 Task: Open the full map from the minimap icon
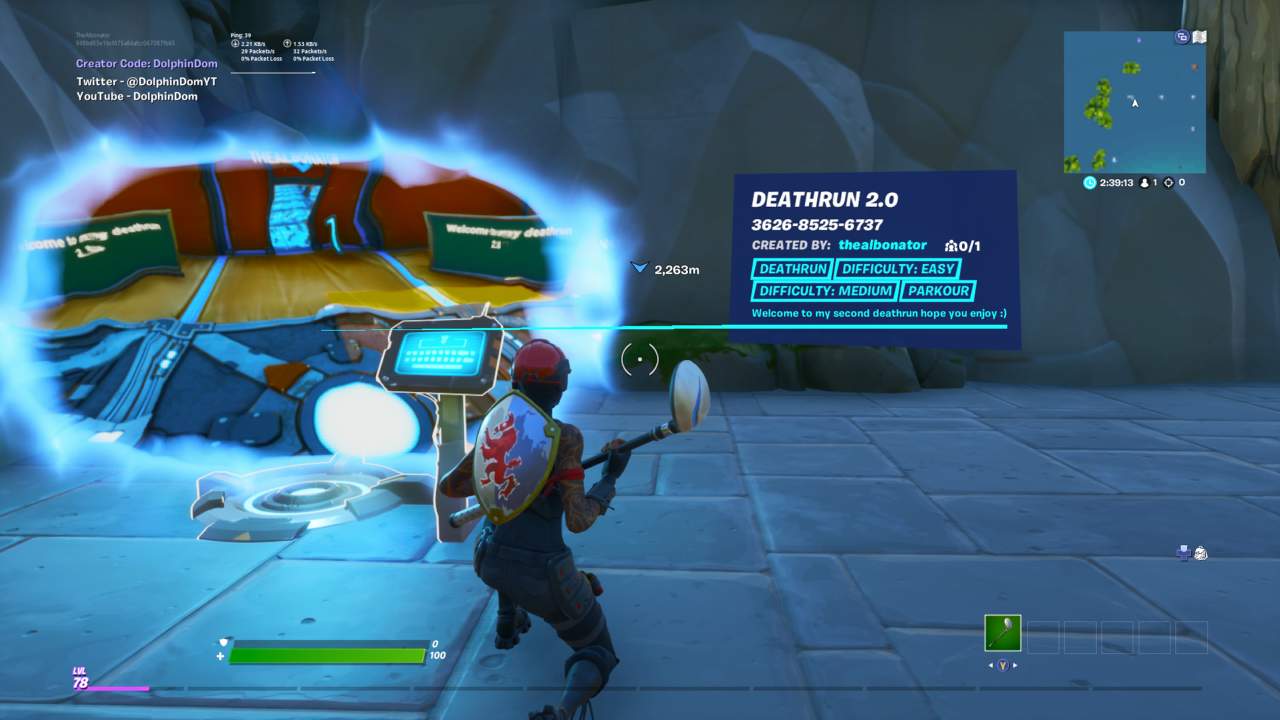1197,36
